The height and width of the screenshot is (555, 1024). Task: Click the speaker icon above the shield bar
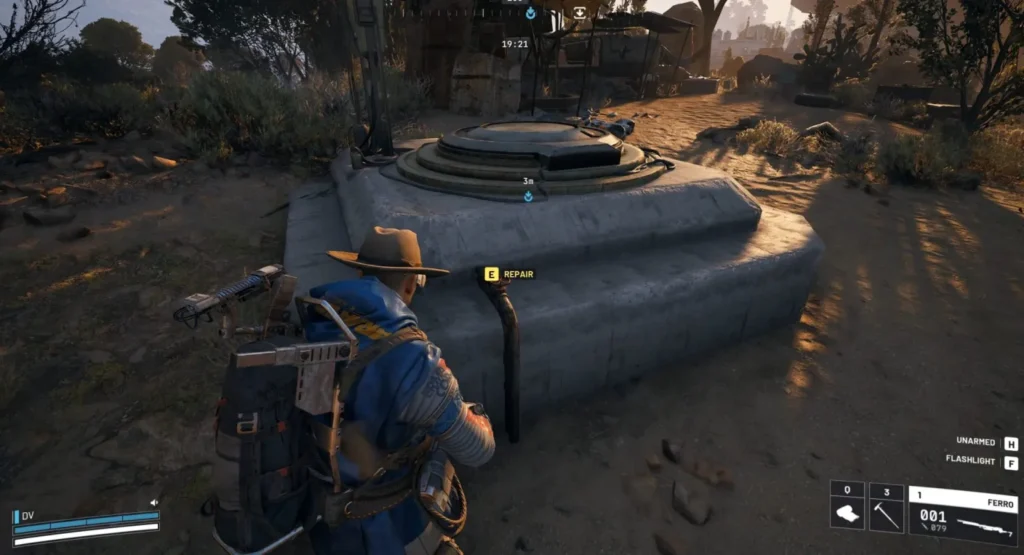(154, 503)
